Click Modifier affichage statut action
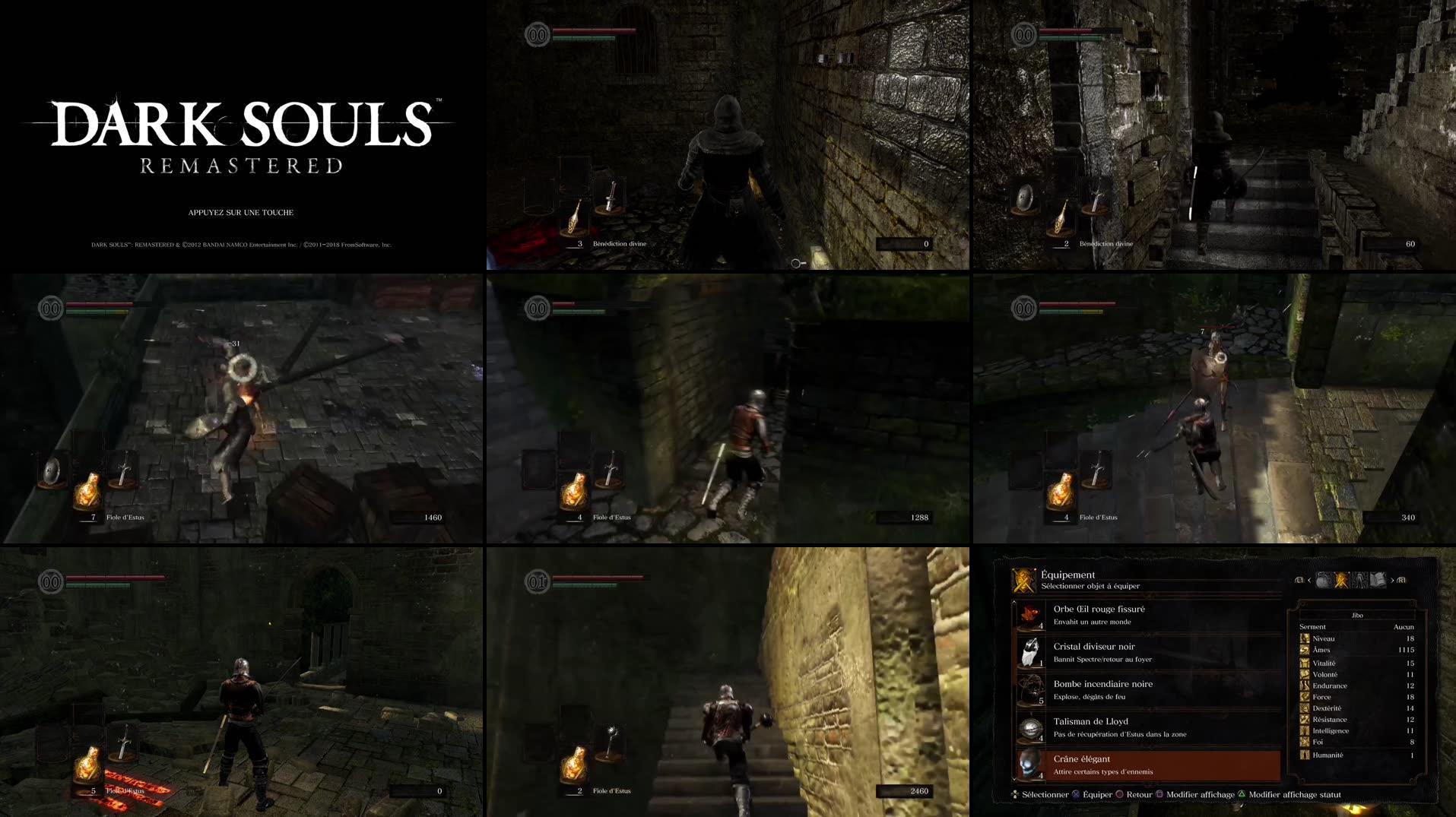The image size is (1456, 817). pyautogui.click(x=1293, y=794)
